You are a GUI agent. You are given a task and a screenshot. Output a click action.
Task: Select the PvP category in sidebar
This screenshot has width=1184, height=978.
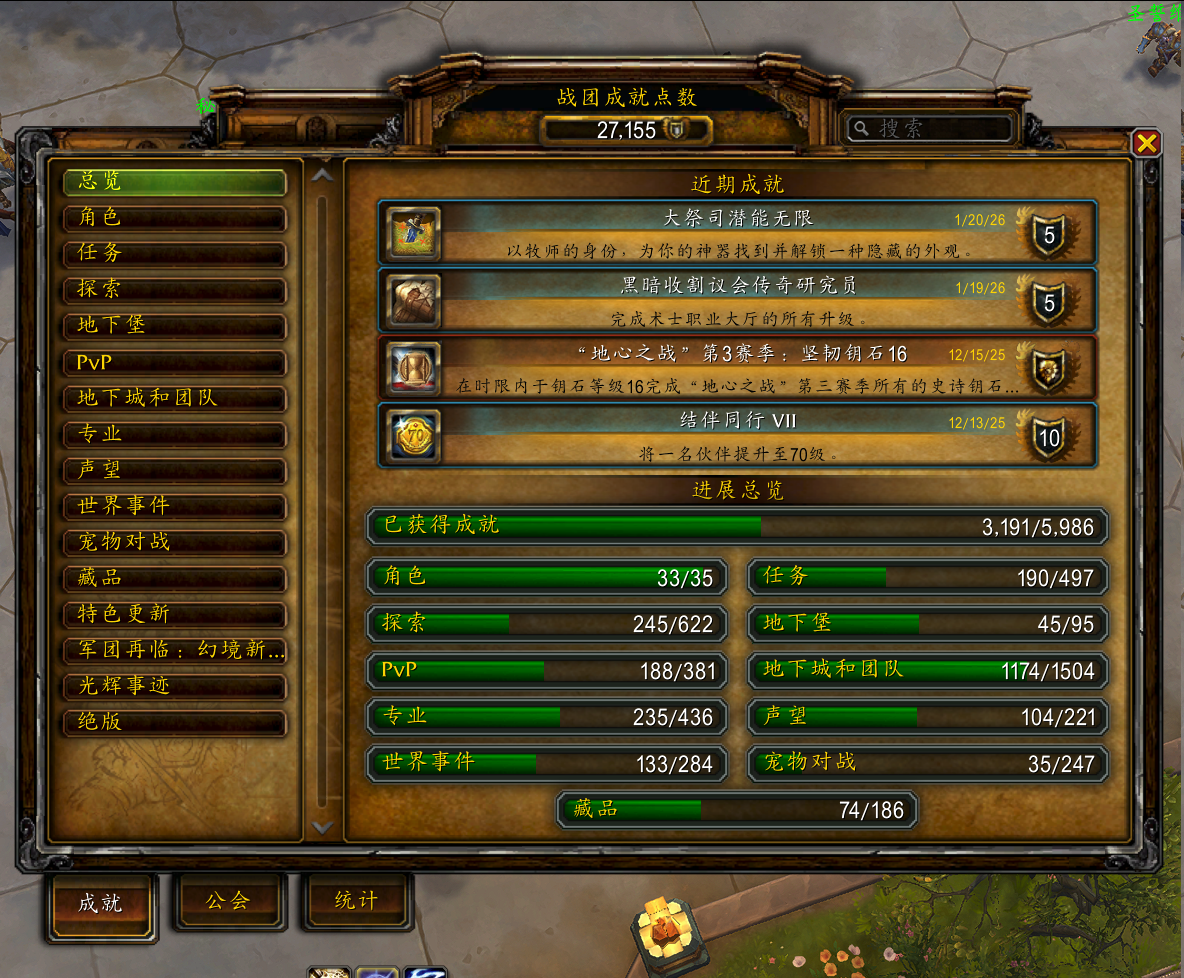pos(174,362)
